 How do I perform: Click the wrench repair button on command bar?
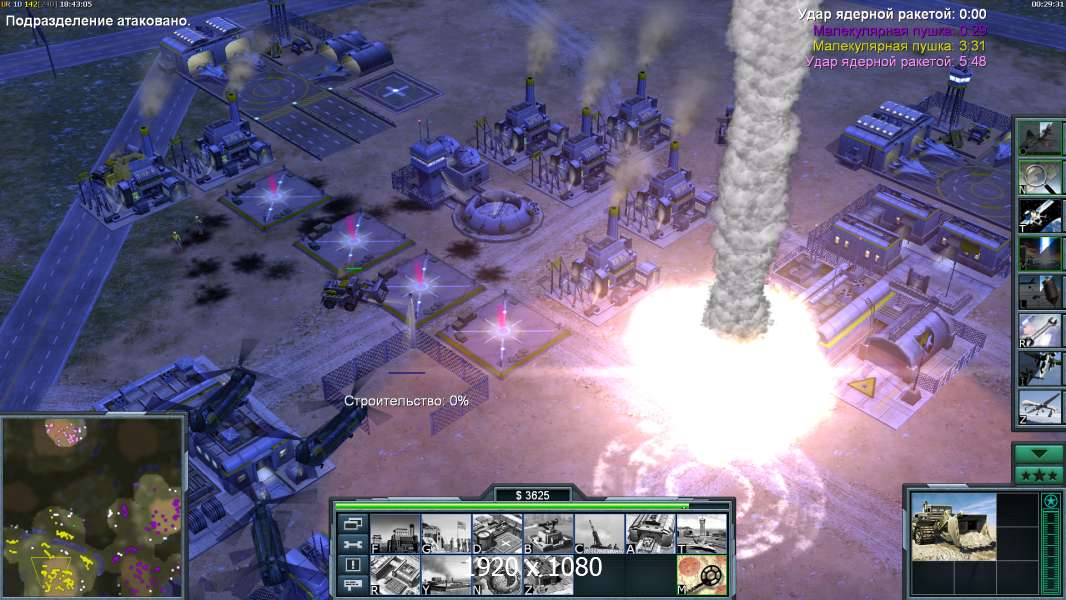pyautogui.click(x=352, y=544)
